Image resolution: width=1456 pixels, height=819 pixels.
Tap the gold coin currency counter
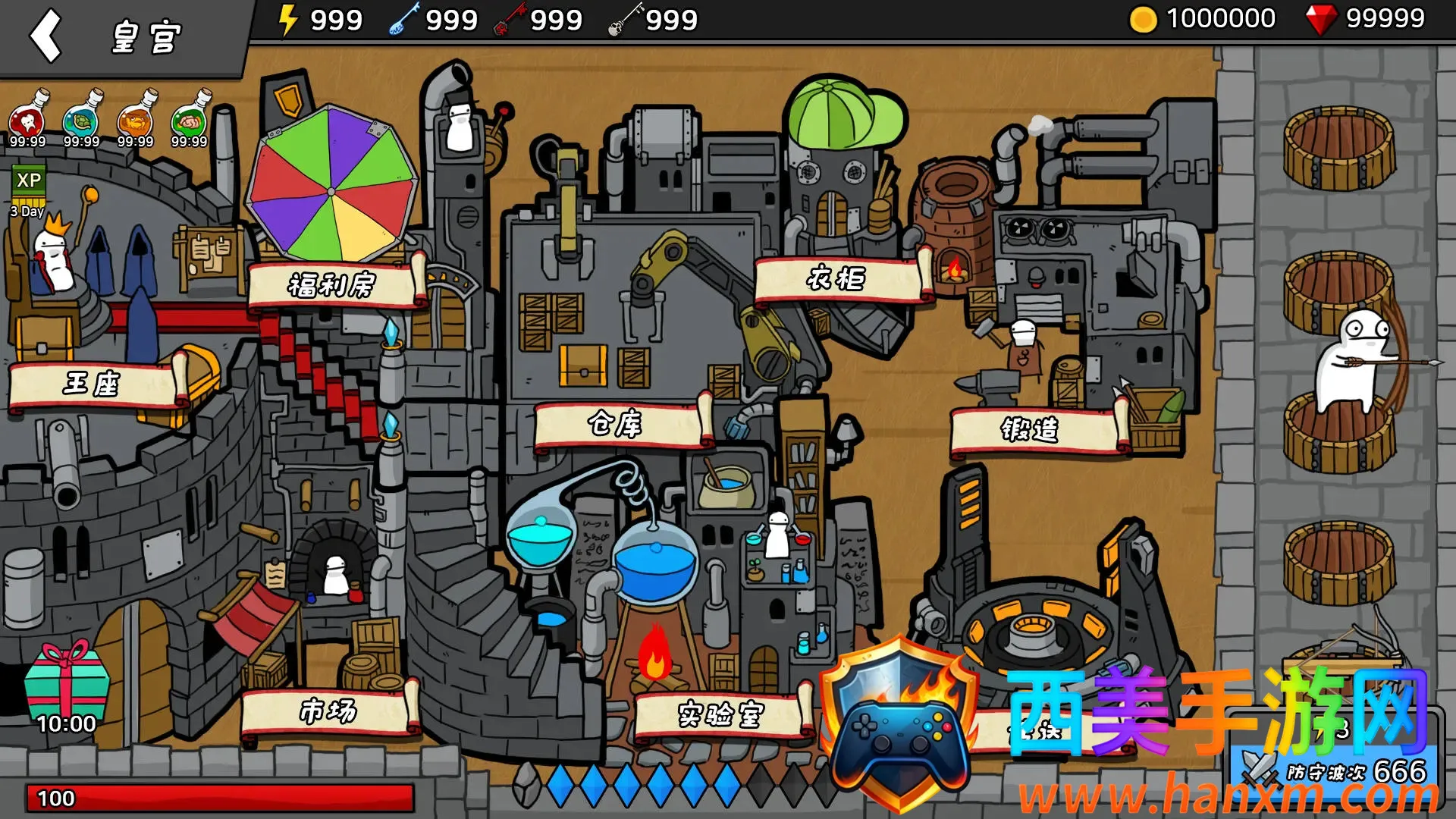[1203, 19]
